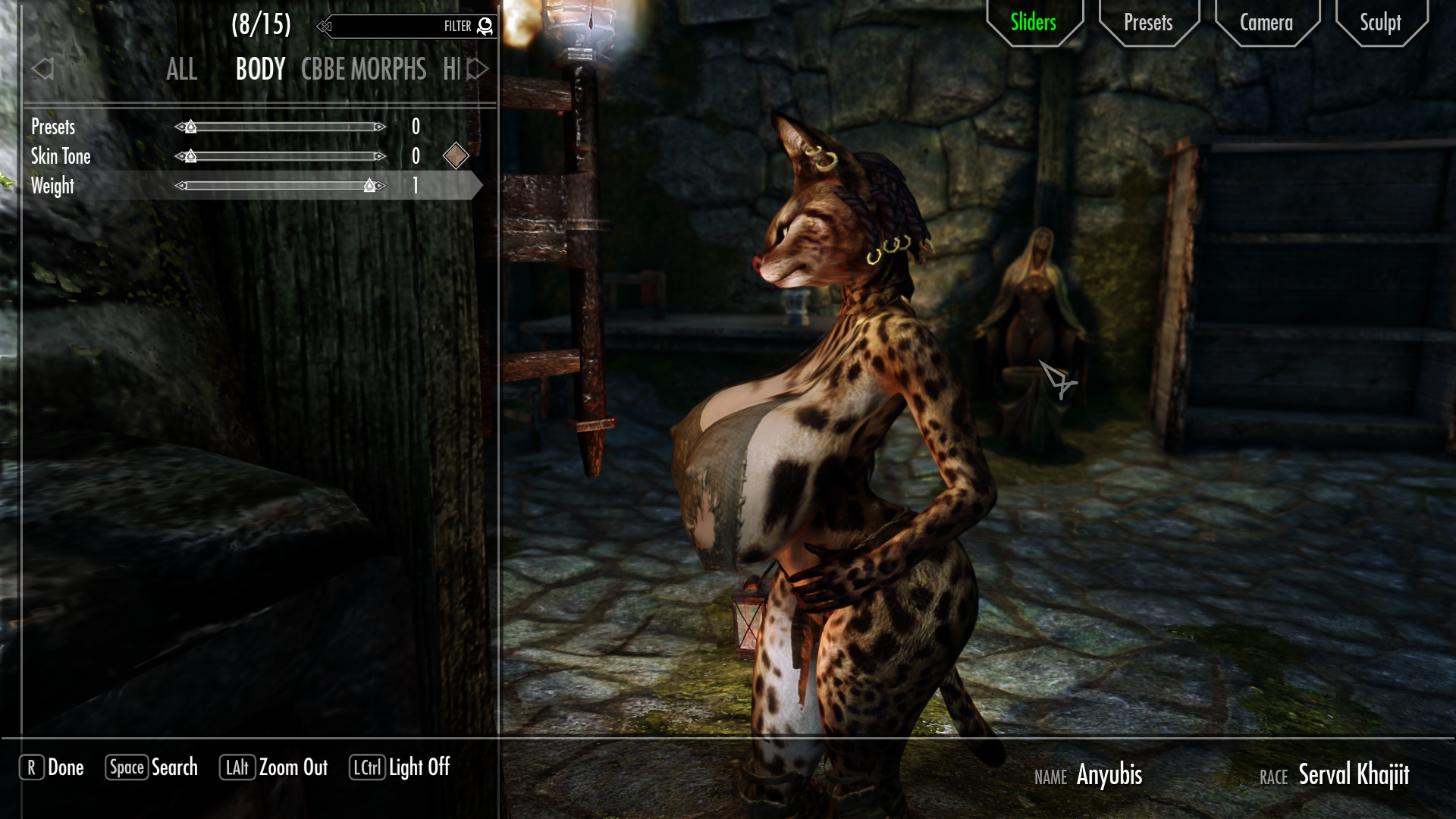Switch to the Sliders tab

click(1033, 23)
